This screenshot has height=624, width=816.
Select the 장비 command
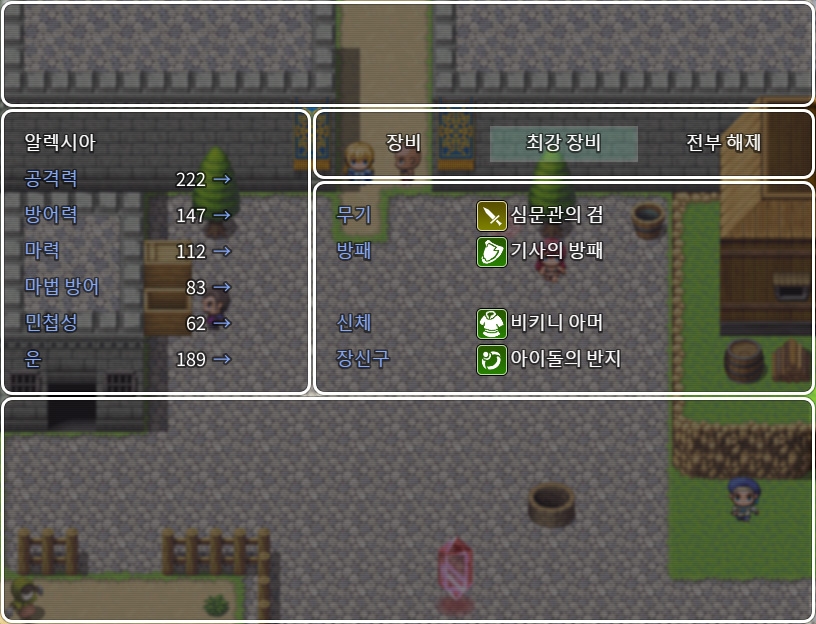point(403,143)
